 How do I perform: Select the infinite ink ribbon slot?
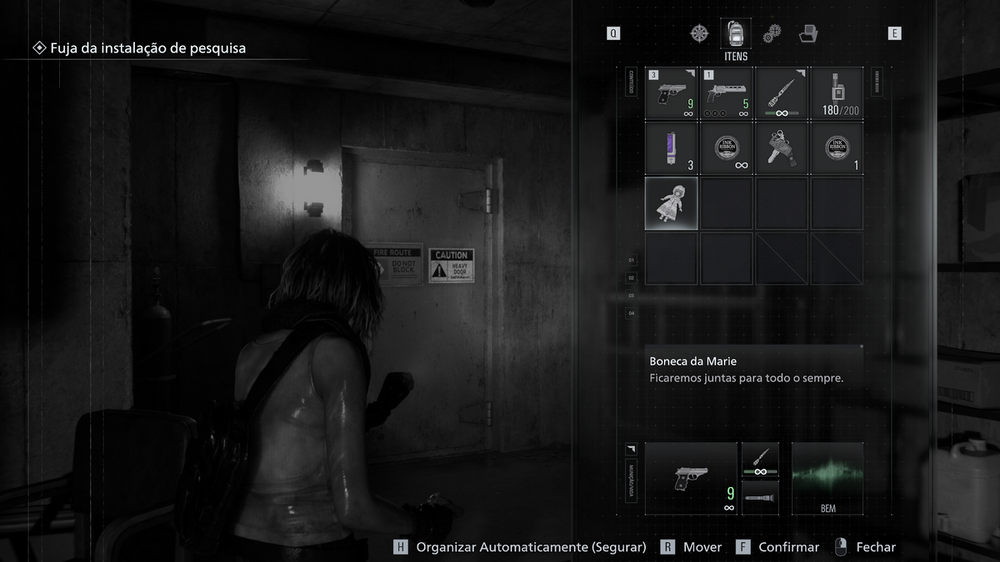726,148
